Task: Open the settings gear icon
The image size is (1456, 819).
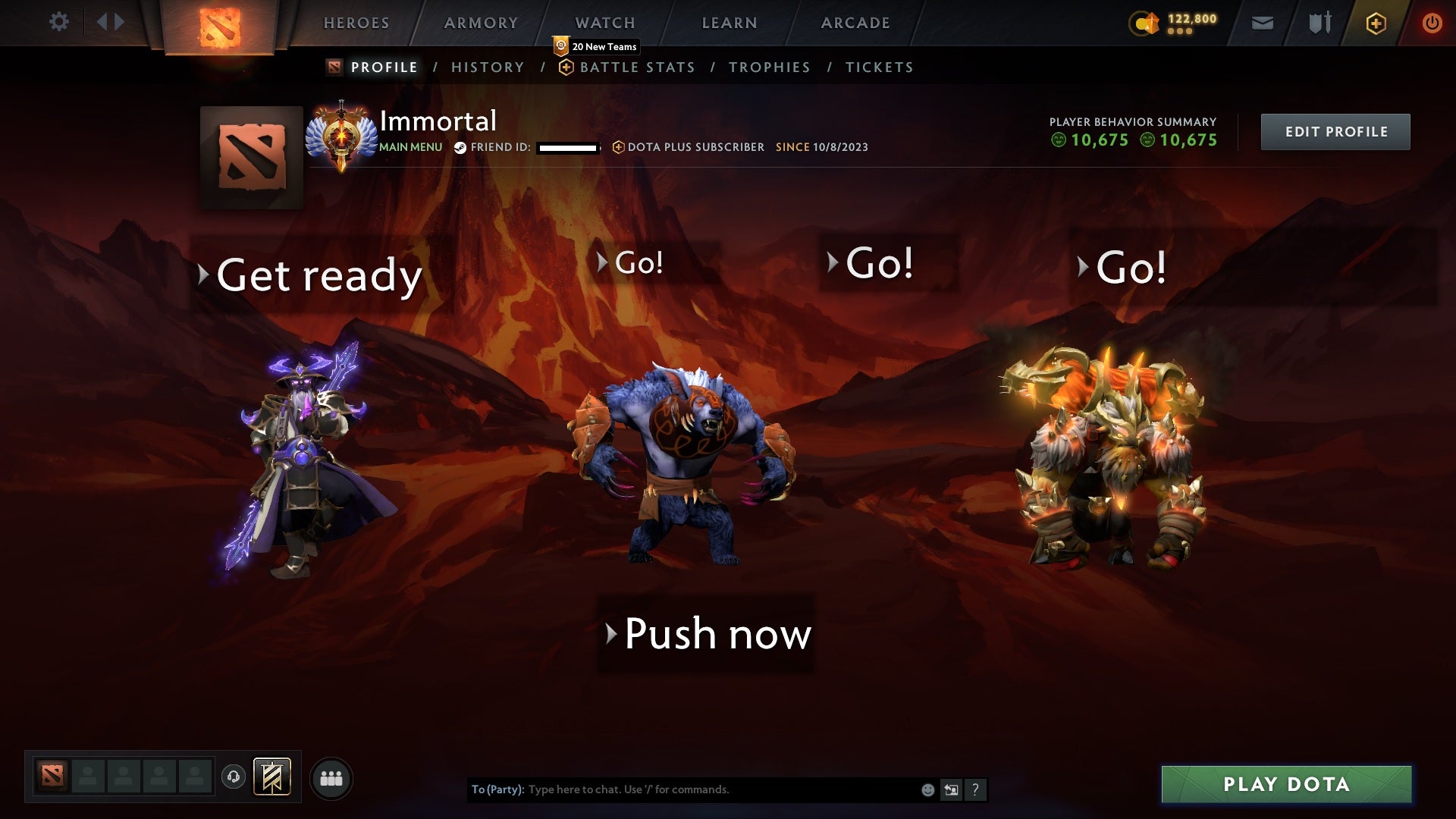Action: tap(59, 21)
